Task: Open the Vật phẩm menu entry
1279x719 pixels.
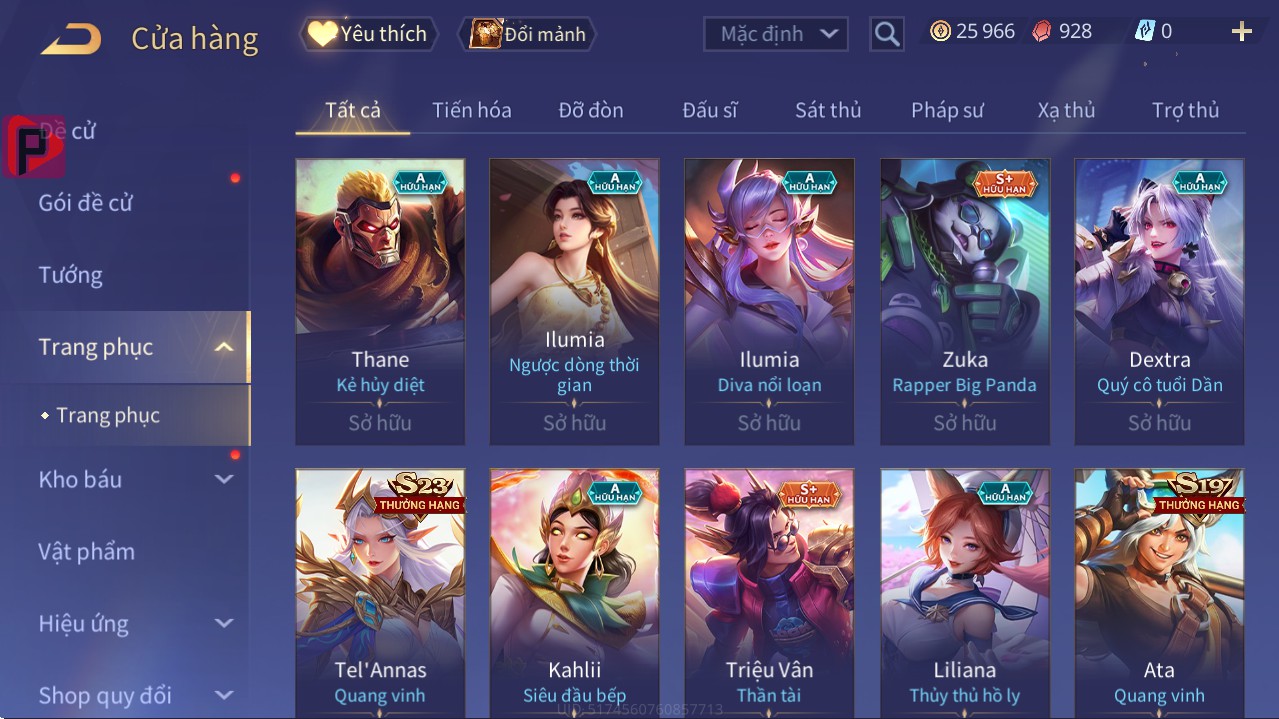Action: pyautogui.click(x=86, y=551)
